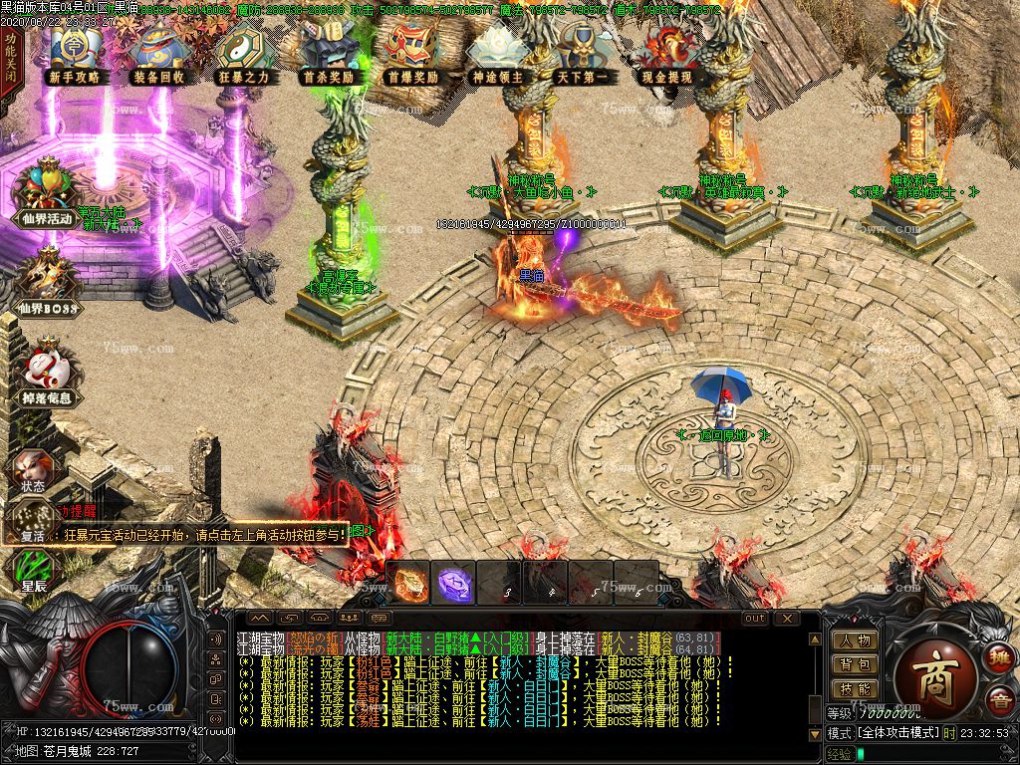1020x765 pixels.
Task: Open the 技能 skills panel
Action: 855,689
